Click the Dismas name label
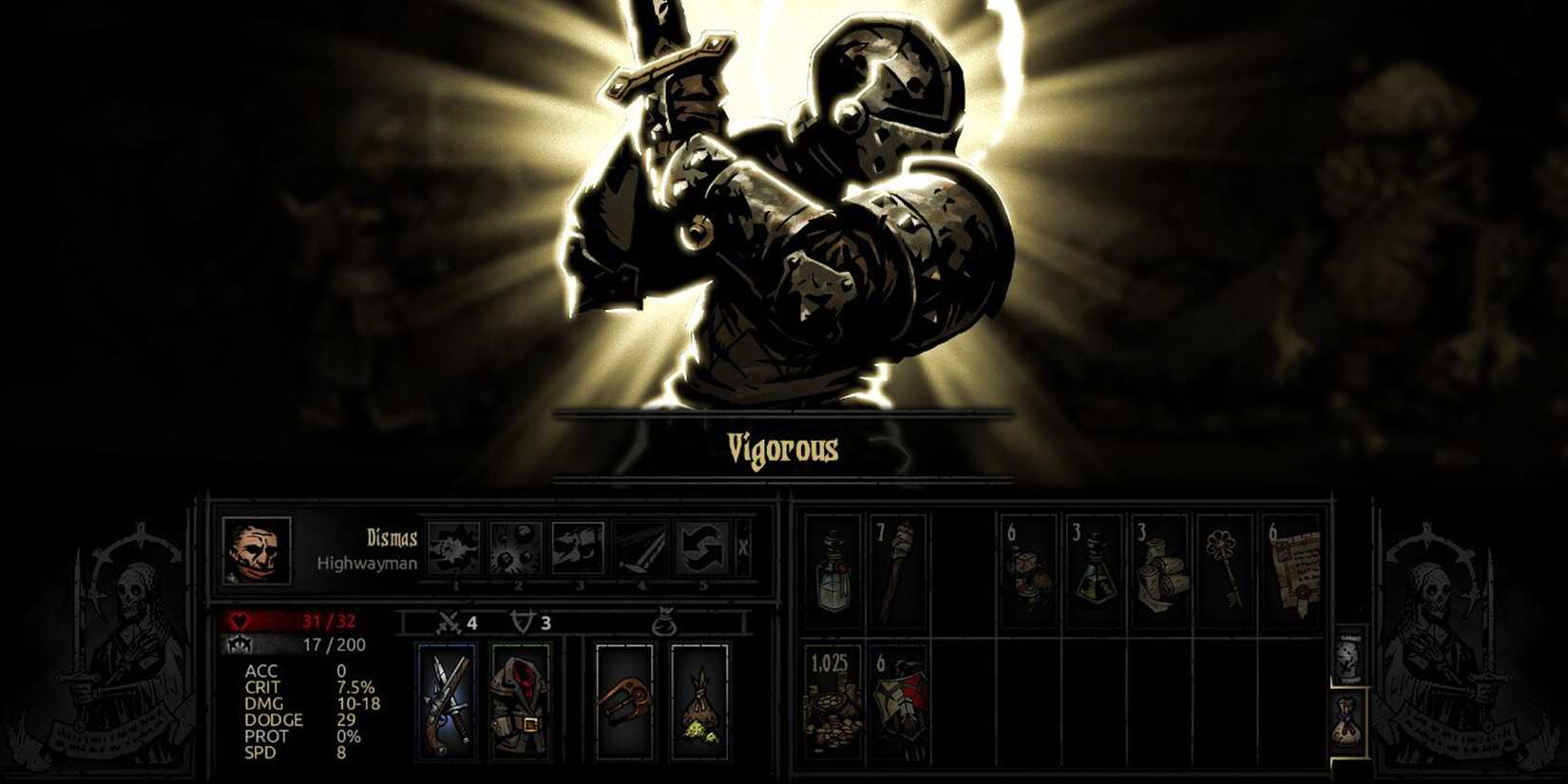Screen dimensions: 1568x784 tap(392, 537)
